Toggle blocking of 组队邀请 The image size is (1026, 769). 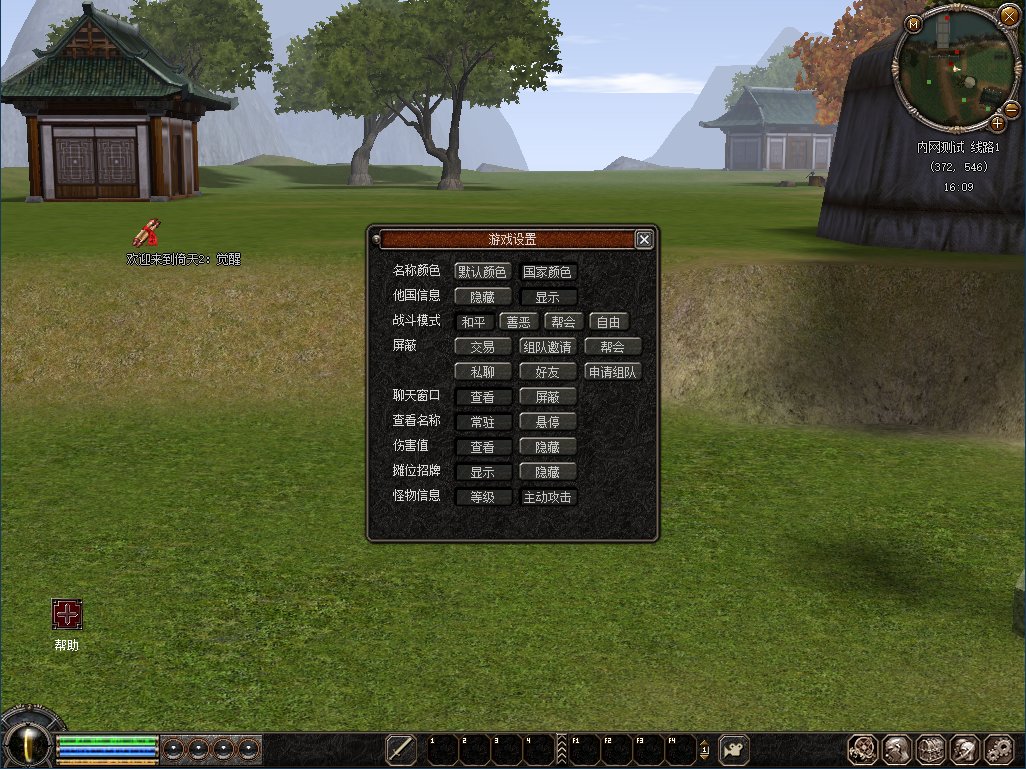pyautogui.click(x=548, y=347)
